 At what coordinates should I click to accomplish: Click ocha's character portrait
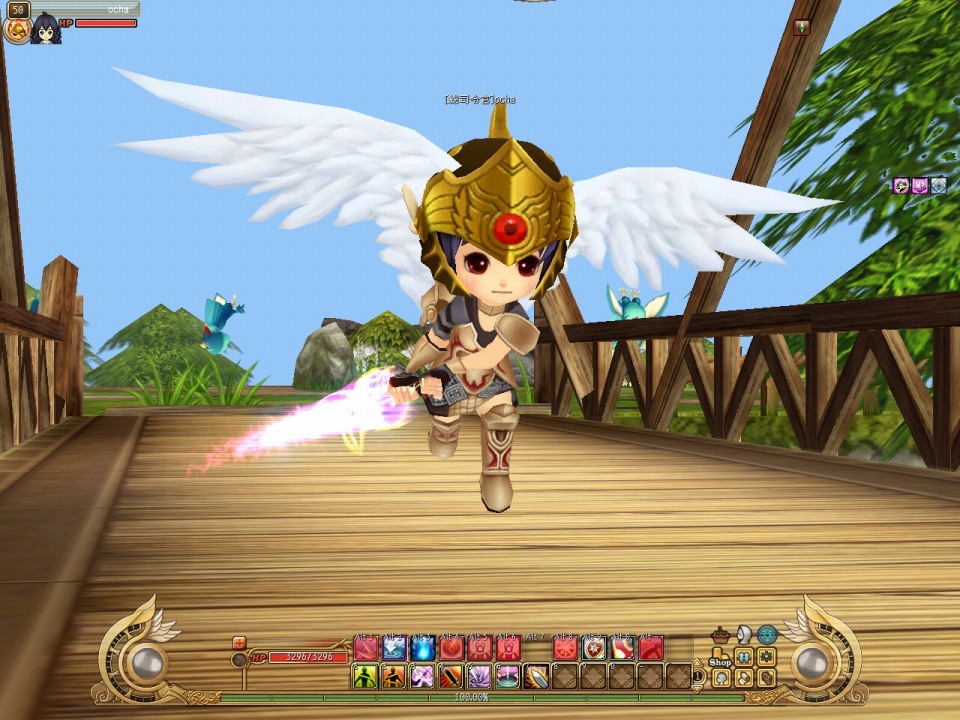[x=46, y=29]
